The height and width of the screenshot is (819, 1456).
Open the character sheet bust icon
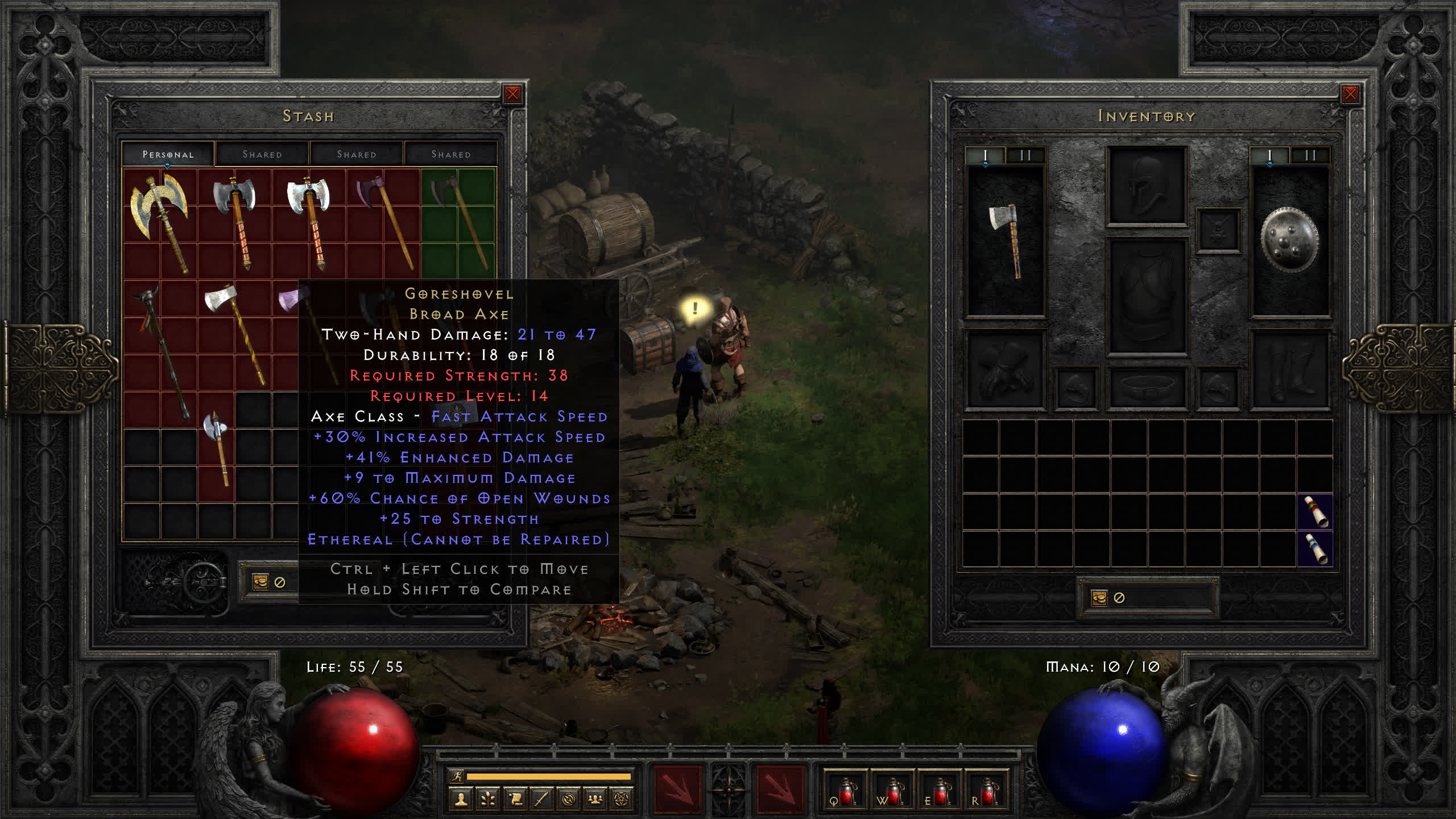(461, 800)
